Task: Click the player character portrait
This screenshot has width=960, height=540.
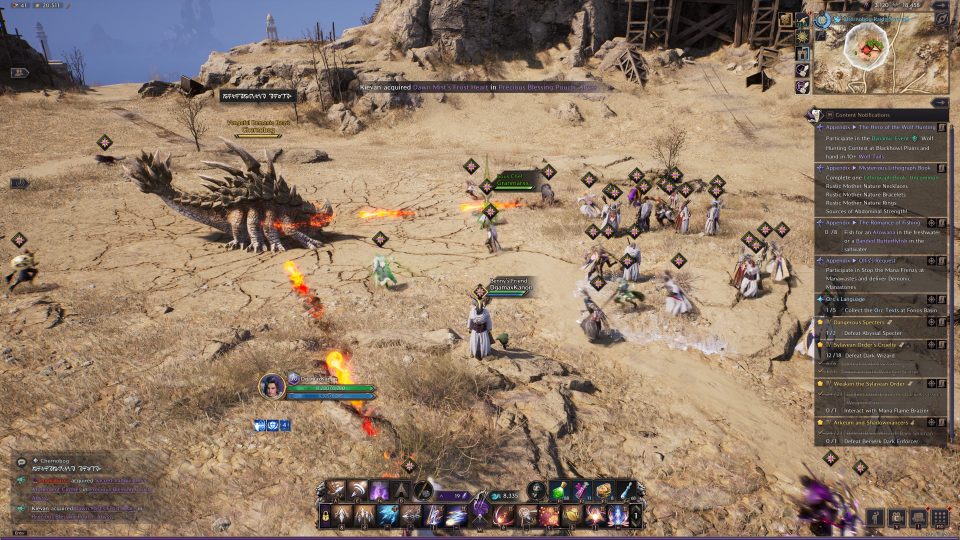Action: click(x=272, y=387)
